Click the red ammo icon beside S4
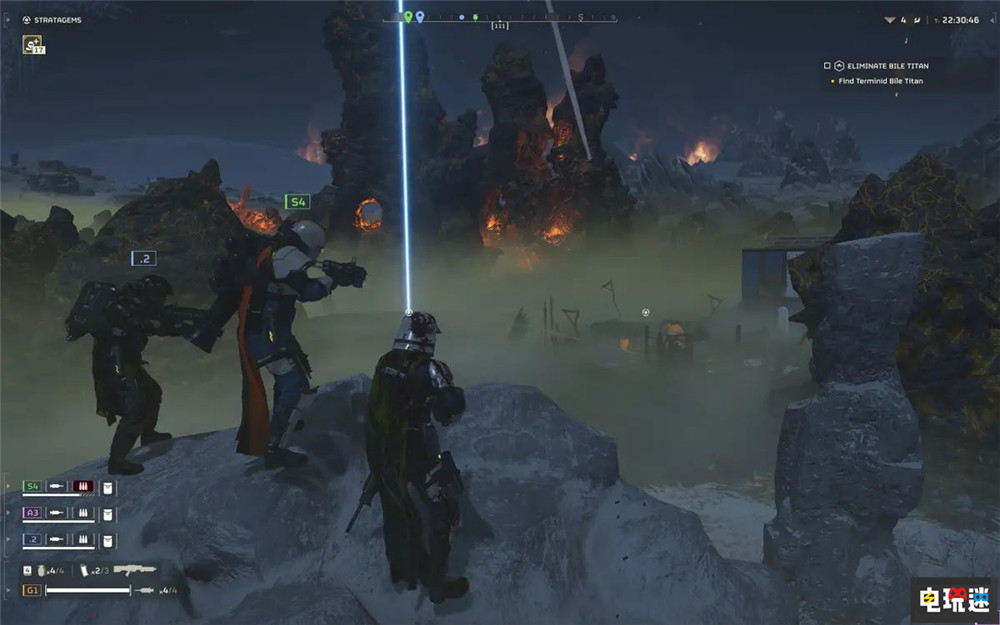The width and height of the screenshot is (1000, 625). pyautogui.click(x=84, y=487)
